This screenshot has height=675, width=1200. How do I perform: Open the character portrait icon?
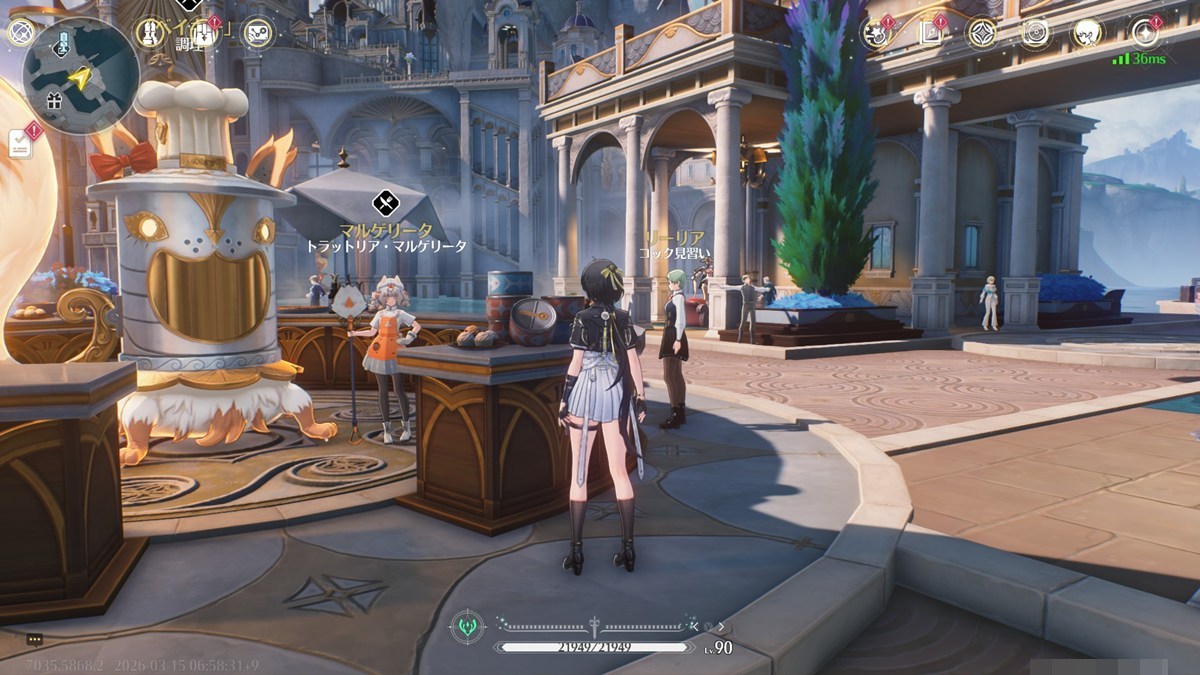(x=1087, y=33)
